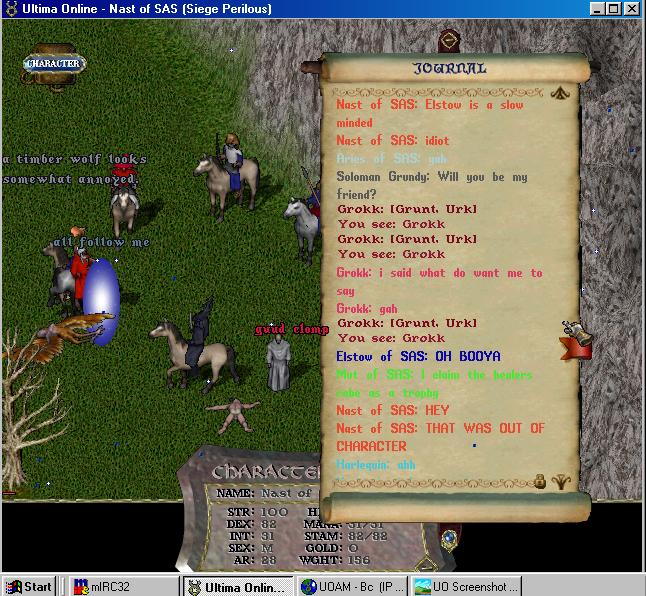Open UO Screenshot taskbar window
The image size is (646, 596).
pos(462,586)
